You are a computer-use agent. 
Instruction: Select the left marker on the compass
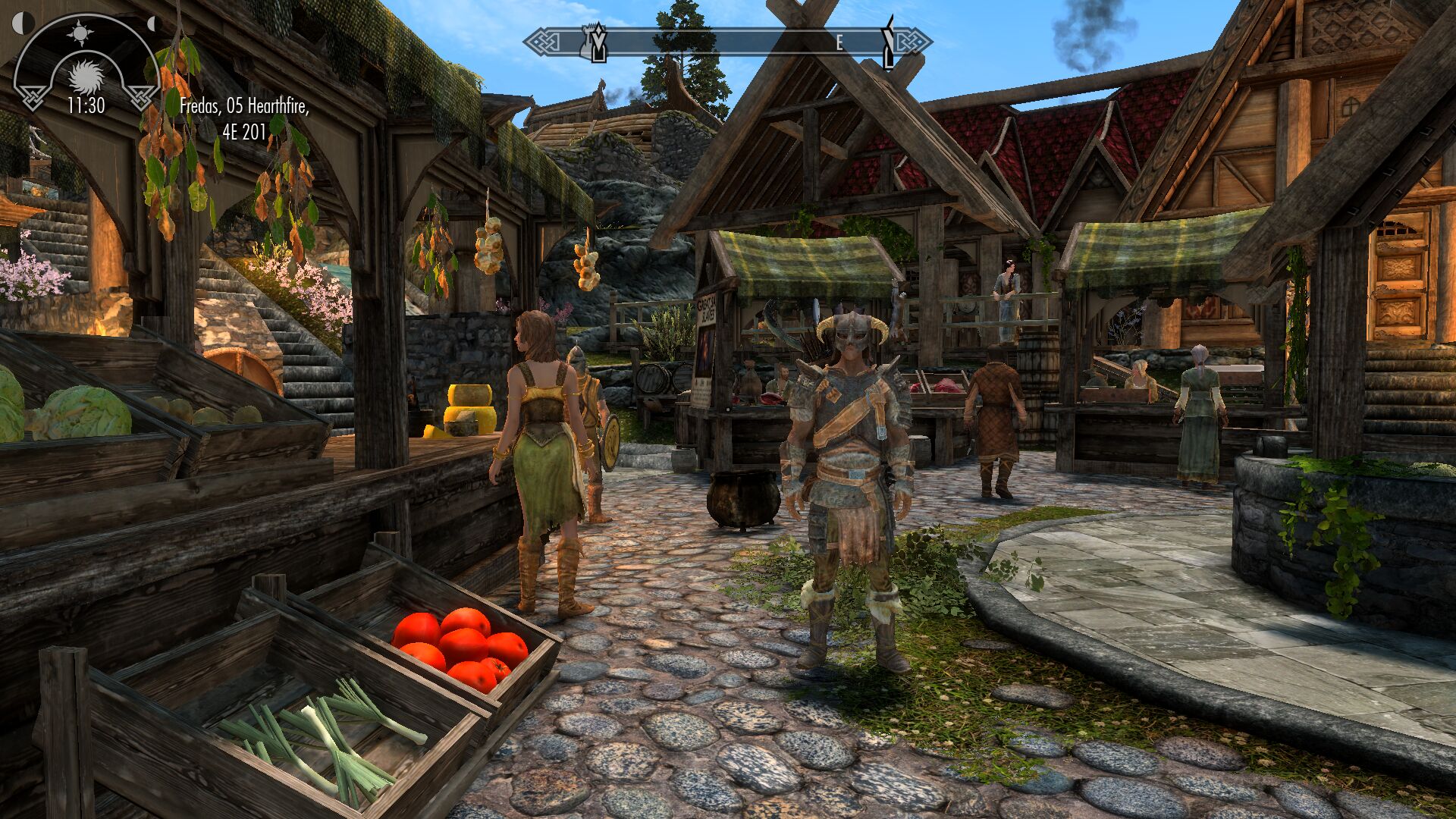pyautogui.click(x=597, y=42)
